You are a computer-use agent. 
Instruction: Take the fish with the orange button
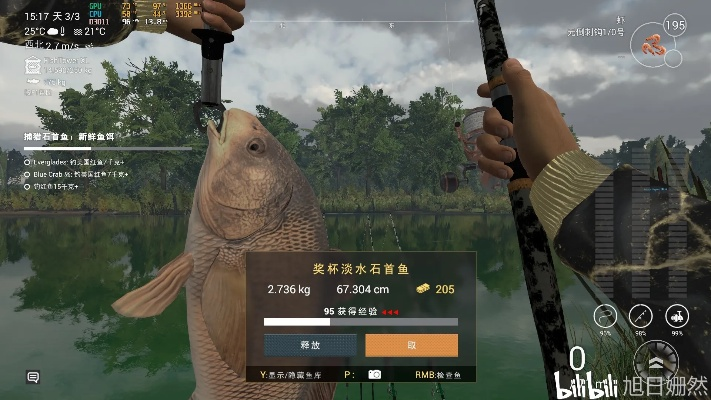[411, 345]
